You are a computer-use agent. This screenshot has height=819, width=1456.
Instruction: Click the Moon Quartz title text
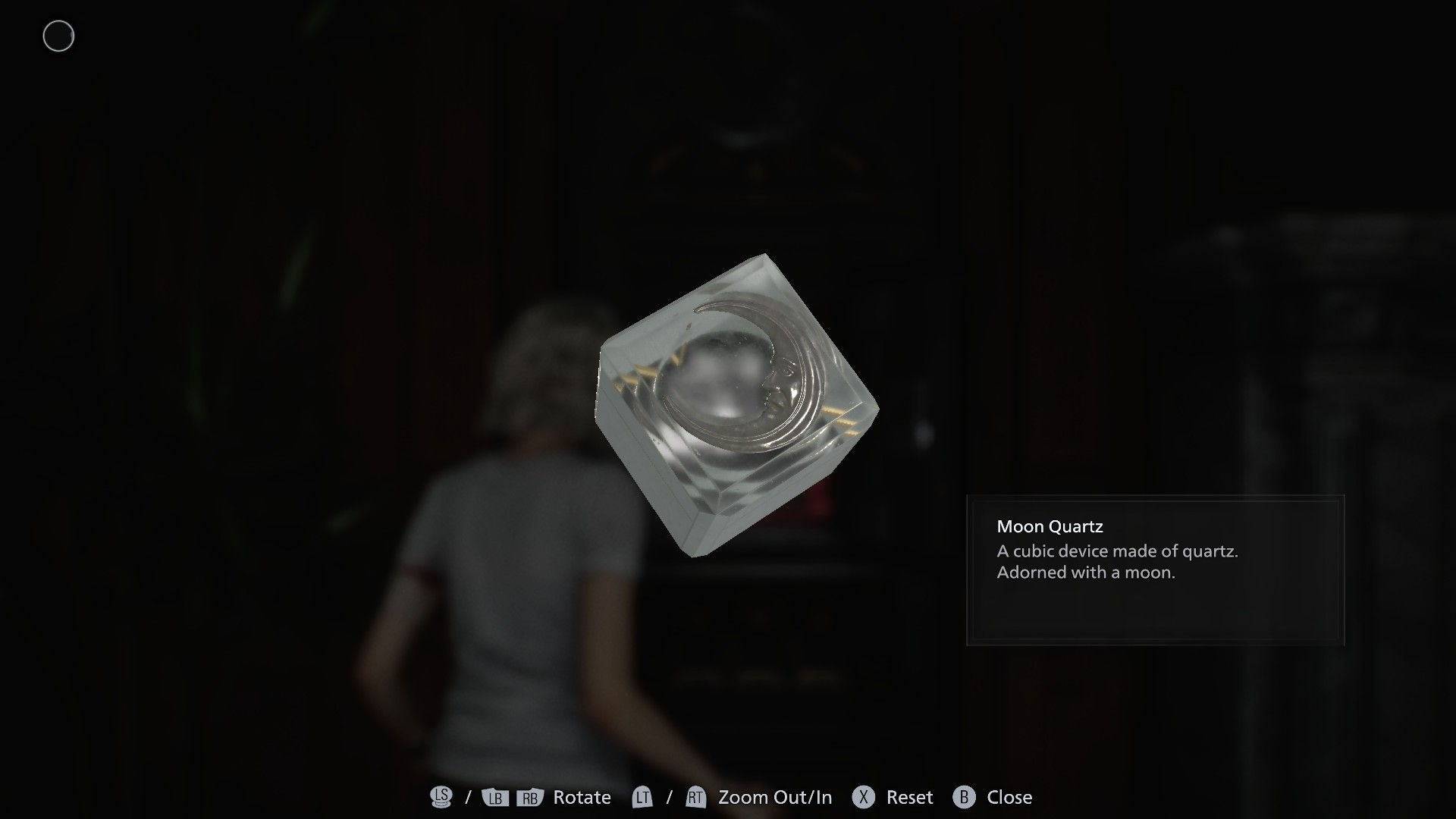tap(1050, 526)
